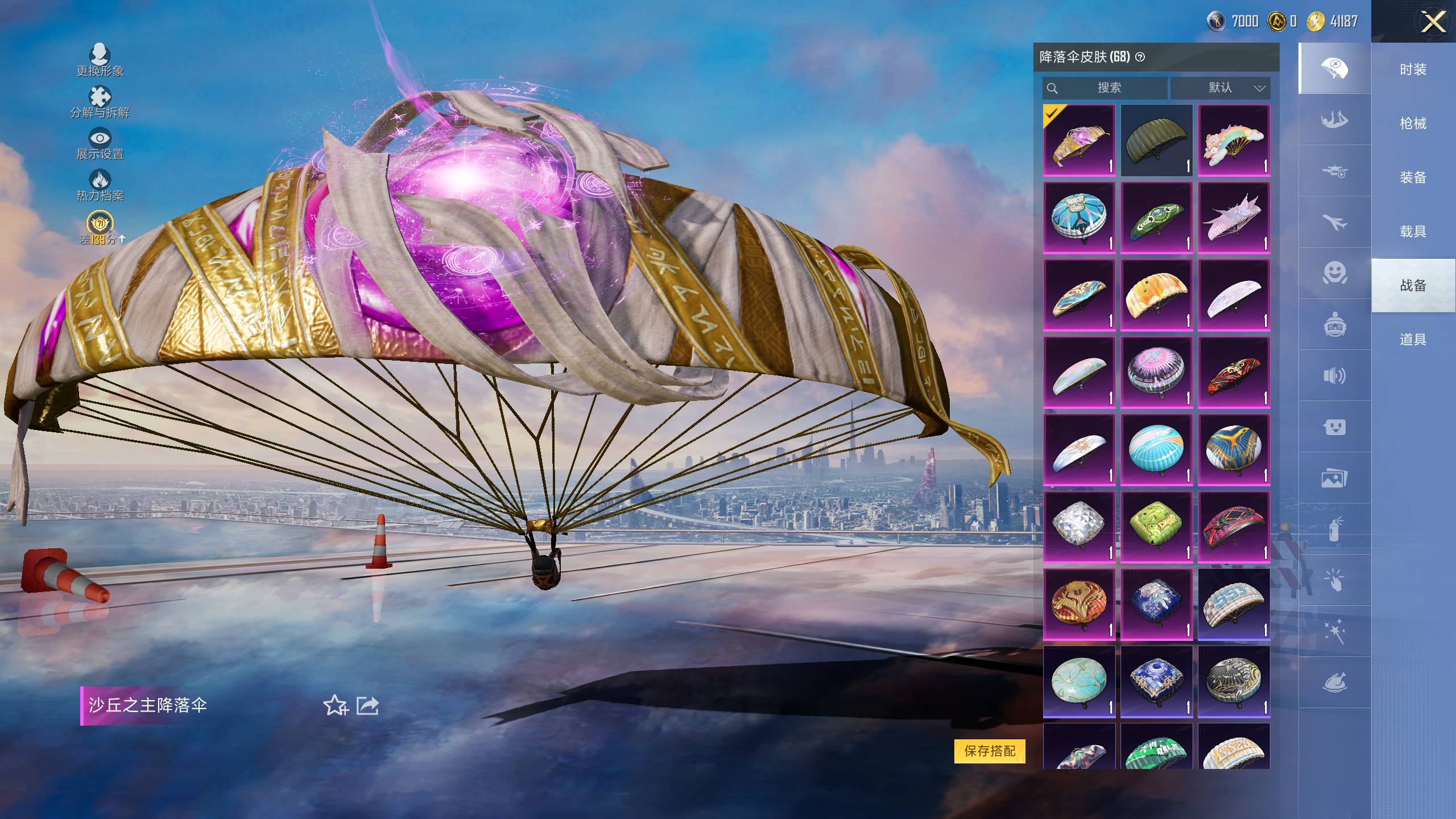Show help for 降落伞皮肤 question mark
This screenshot has width=1456, height=819.
(x=1140, y=57)
